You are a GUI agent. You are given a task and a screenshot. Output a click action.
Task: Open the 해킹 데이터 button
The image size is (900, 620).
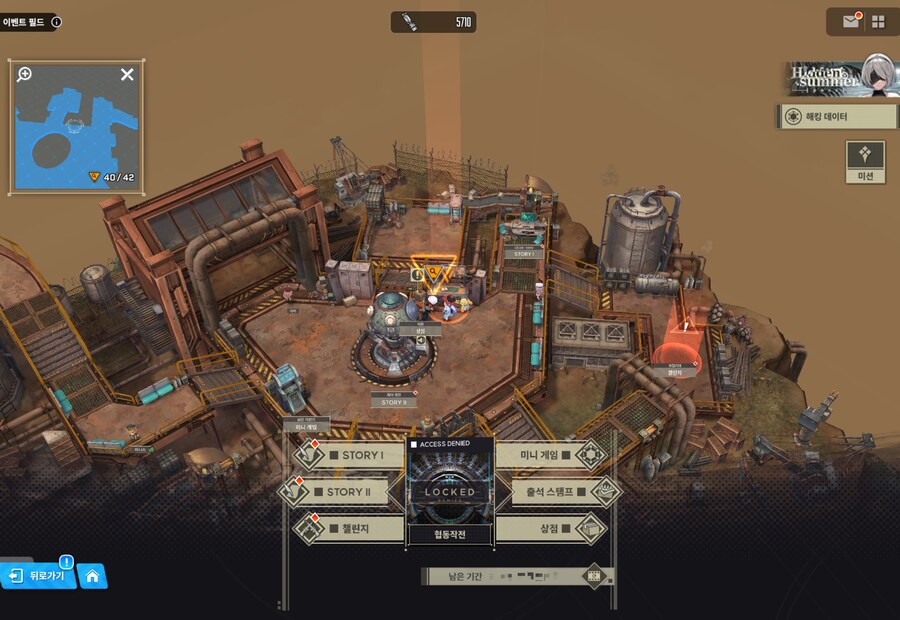point(837,117)
